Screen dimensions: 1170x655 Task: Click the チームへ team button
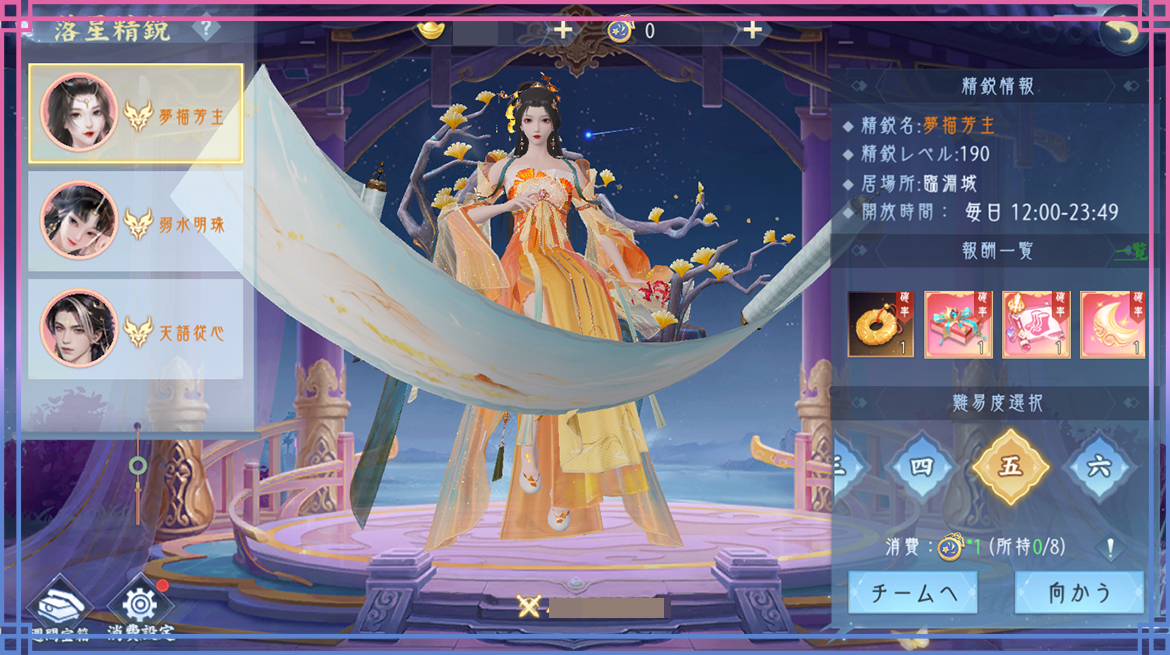point(913,593)
